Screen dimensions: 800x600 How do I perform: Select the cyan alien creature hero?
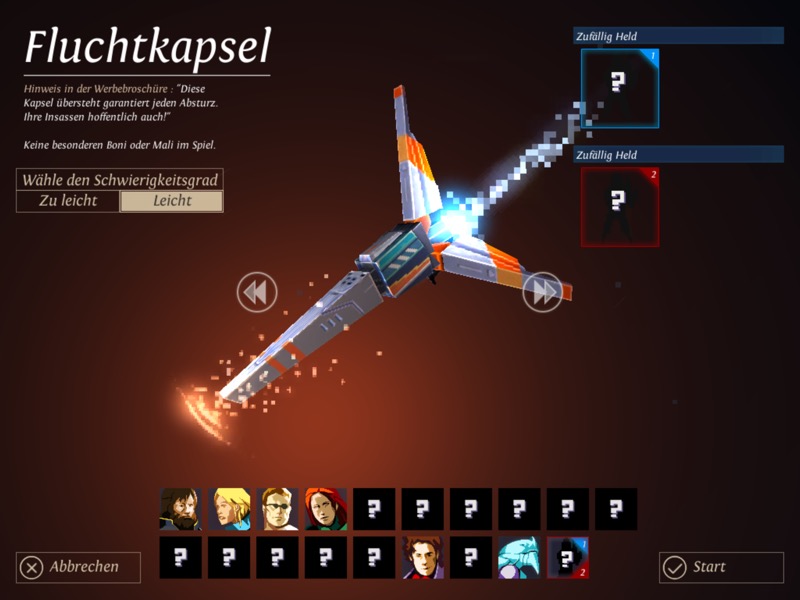tap(519, 557)
